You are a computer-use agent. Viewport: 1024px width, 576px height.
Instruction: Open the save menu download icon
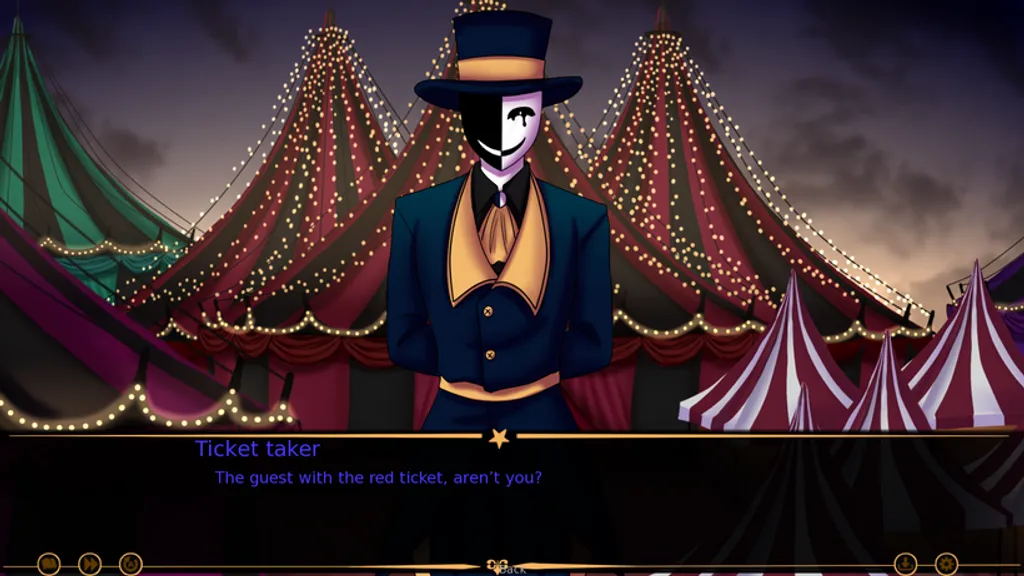(905, 564)
